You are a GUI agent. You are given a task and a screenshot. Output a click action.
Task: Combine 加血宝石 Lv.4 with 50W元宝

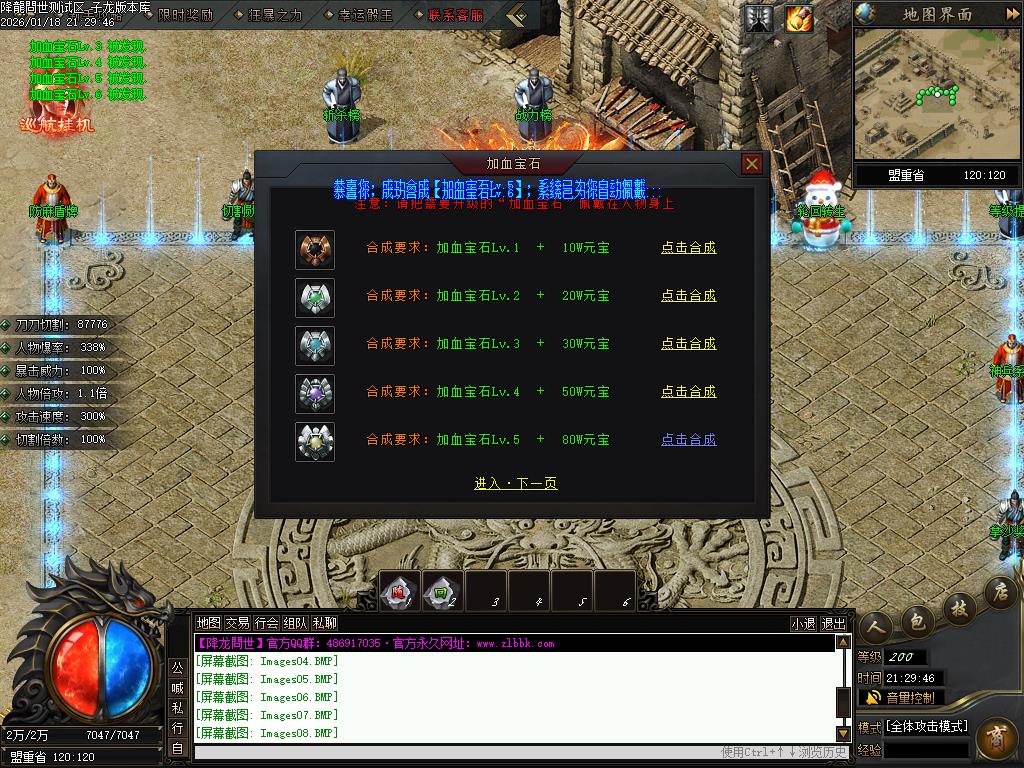[688, 392]
